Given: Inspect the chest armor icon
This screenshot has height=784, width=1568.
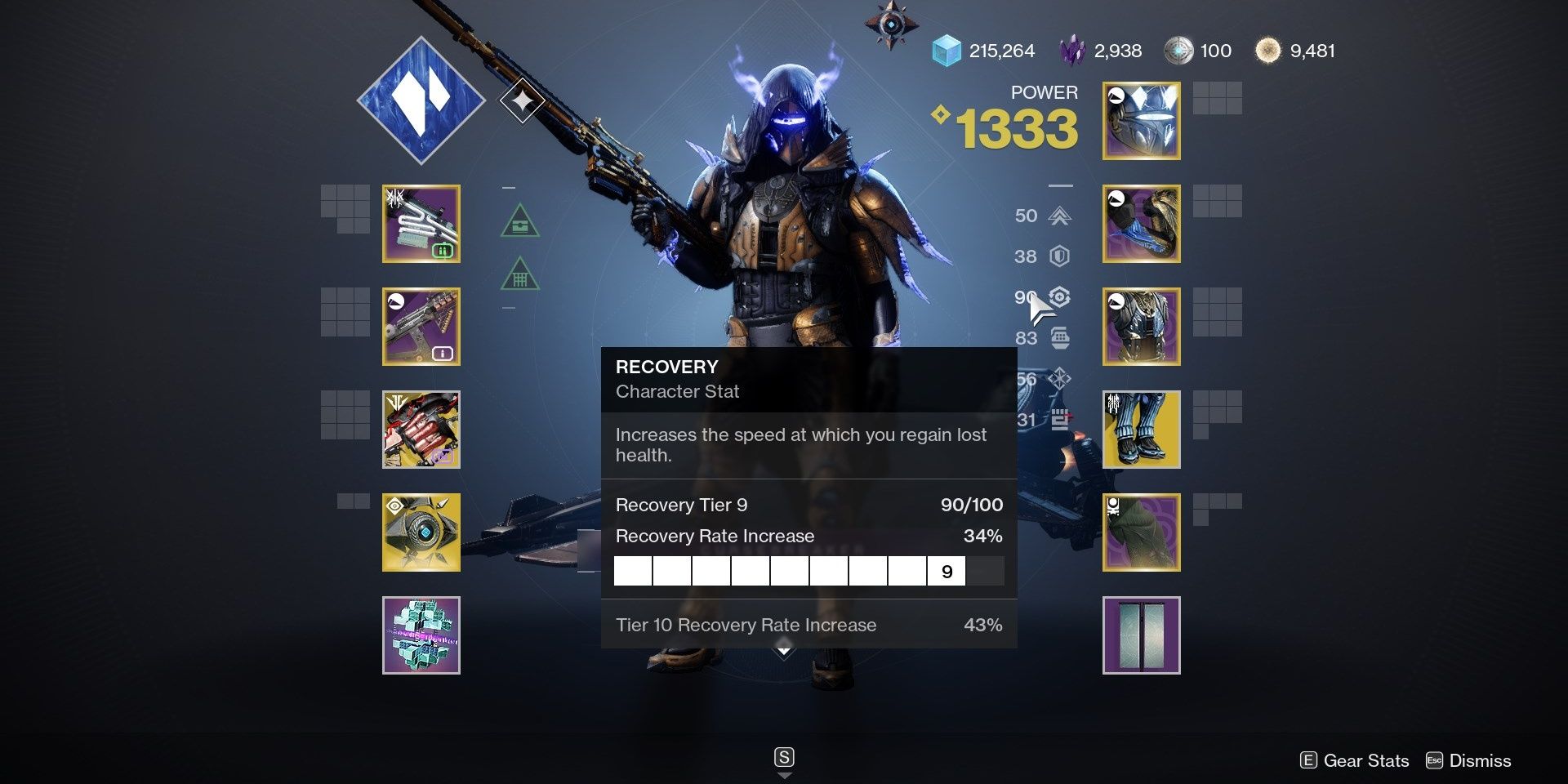Looking at the screenshot, I should click(x=1141, y=327).
